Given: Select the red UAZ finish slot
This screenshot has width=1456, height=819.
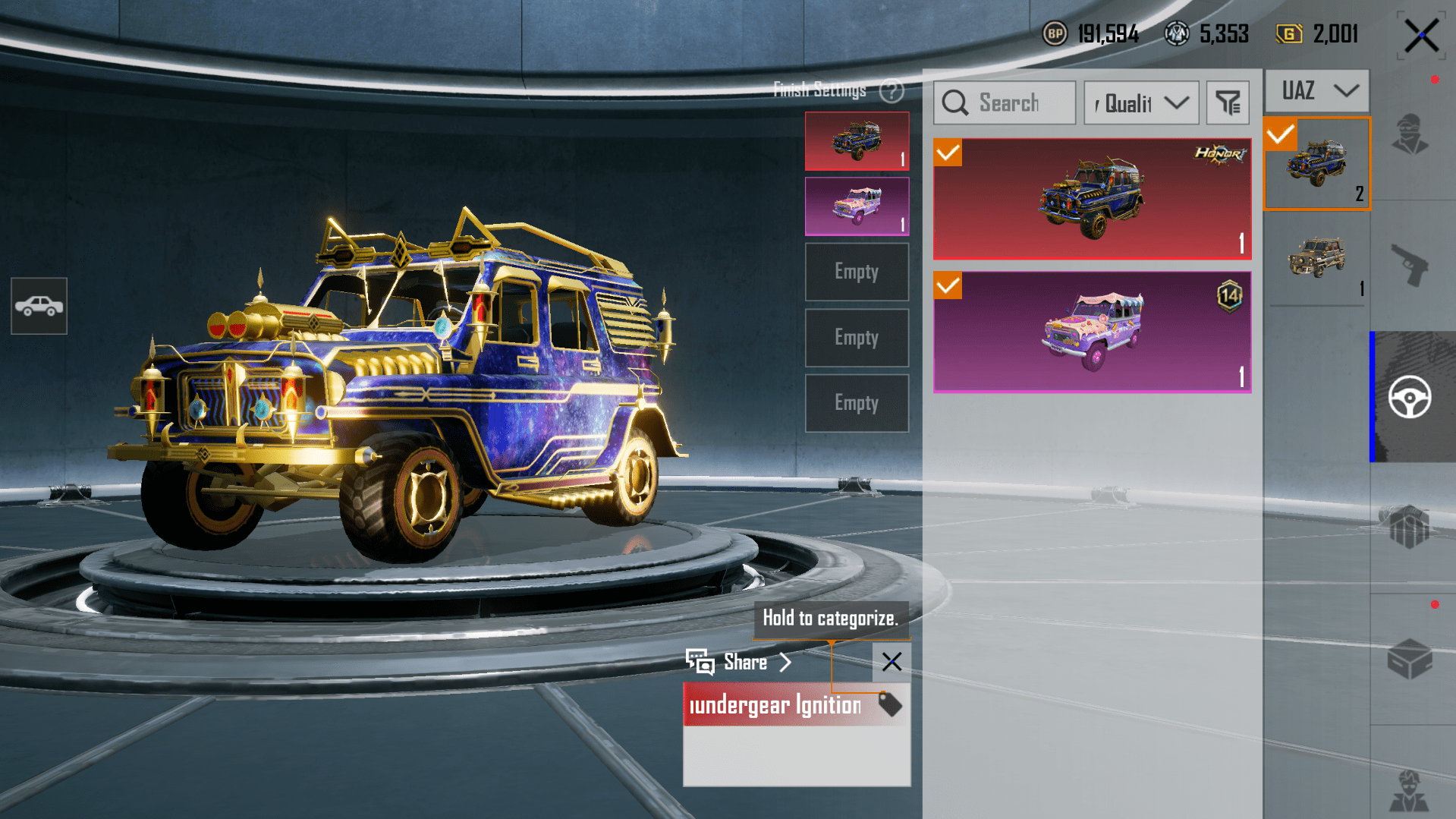Looking at the screenshot, I should tap(857, 141).
